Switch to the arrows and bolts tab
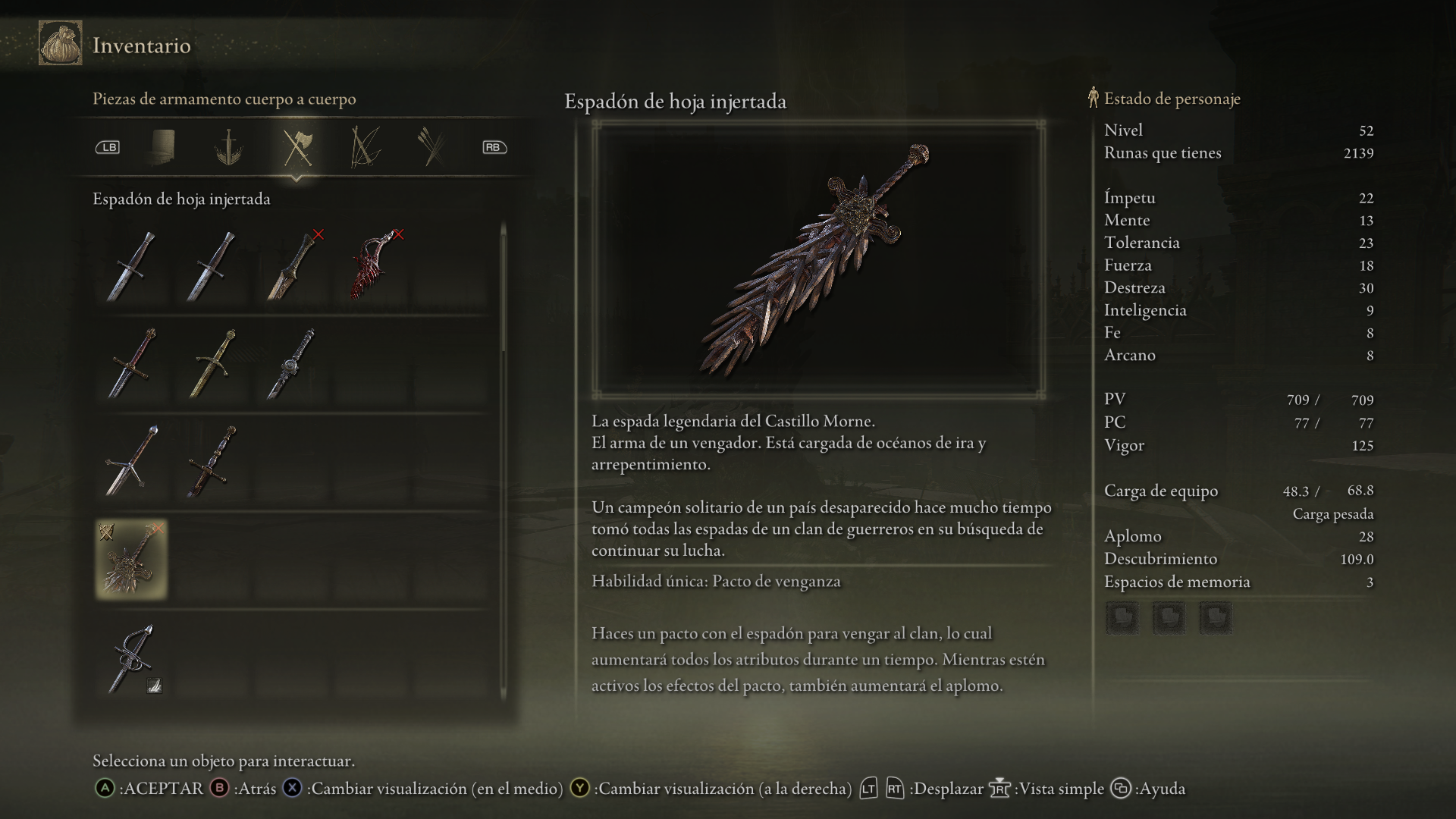 pos(431,147)
